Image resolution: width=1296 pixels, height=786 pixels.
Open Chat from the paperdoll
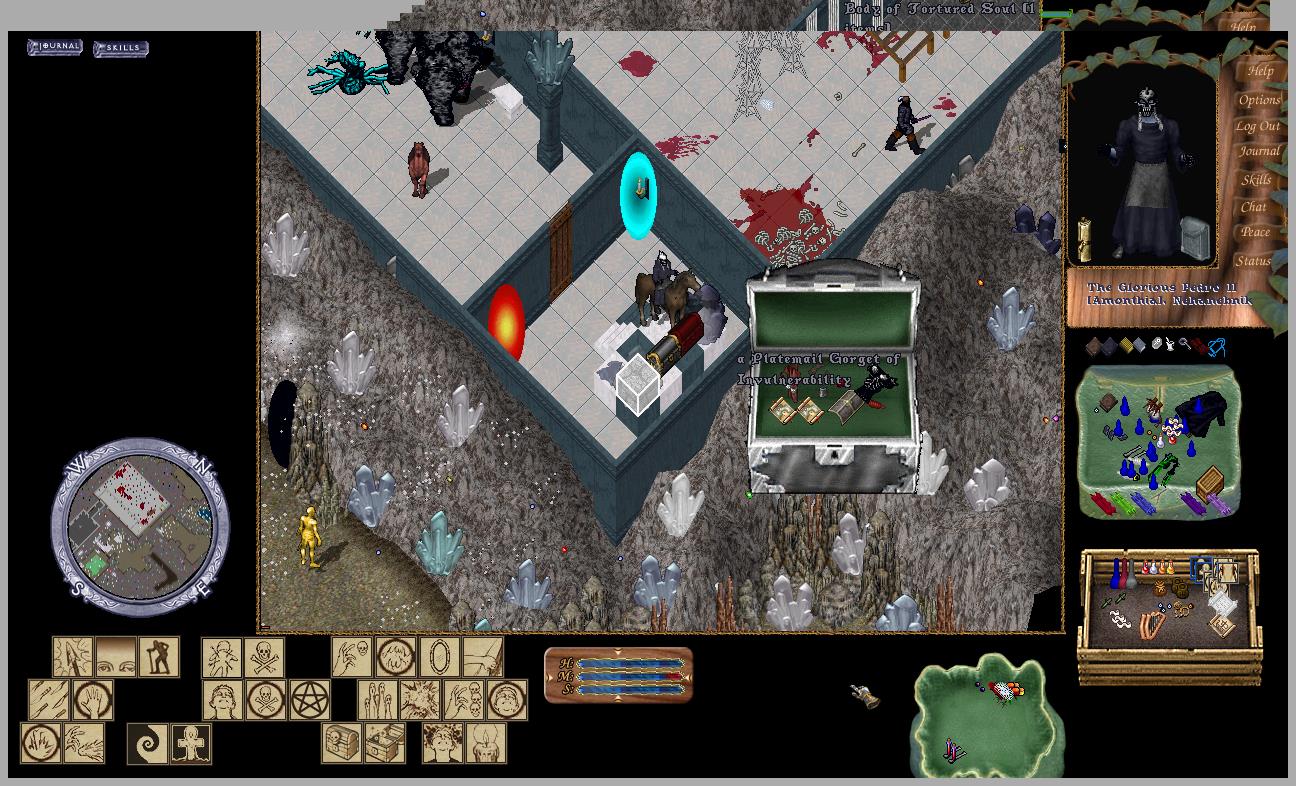click(x=1253, y=207)
